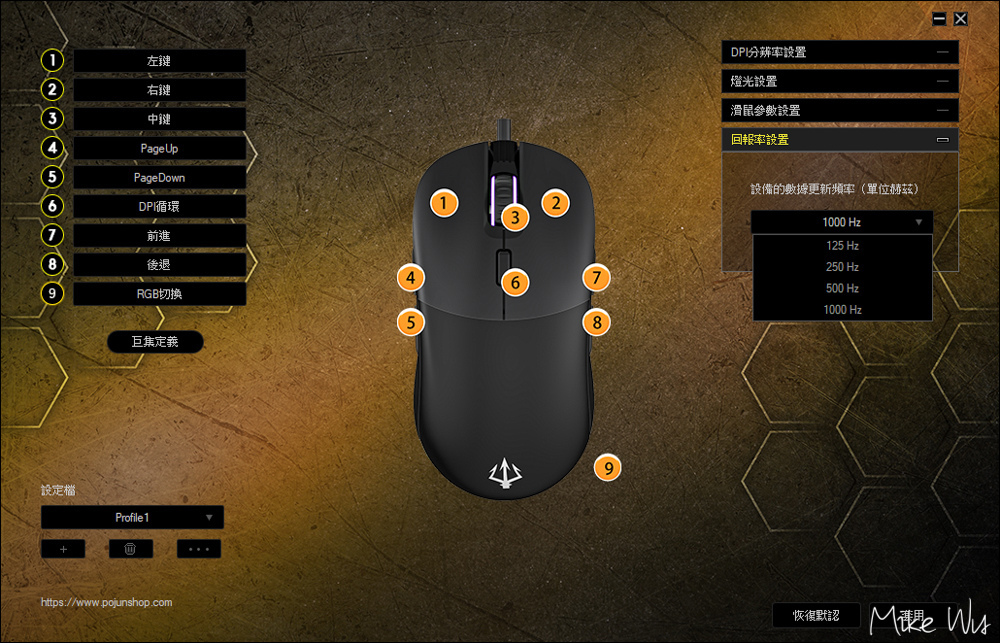Visit the pojunshop.com website link

click(x=107, y=603)
